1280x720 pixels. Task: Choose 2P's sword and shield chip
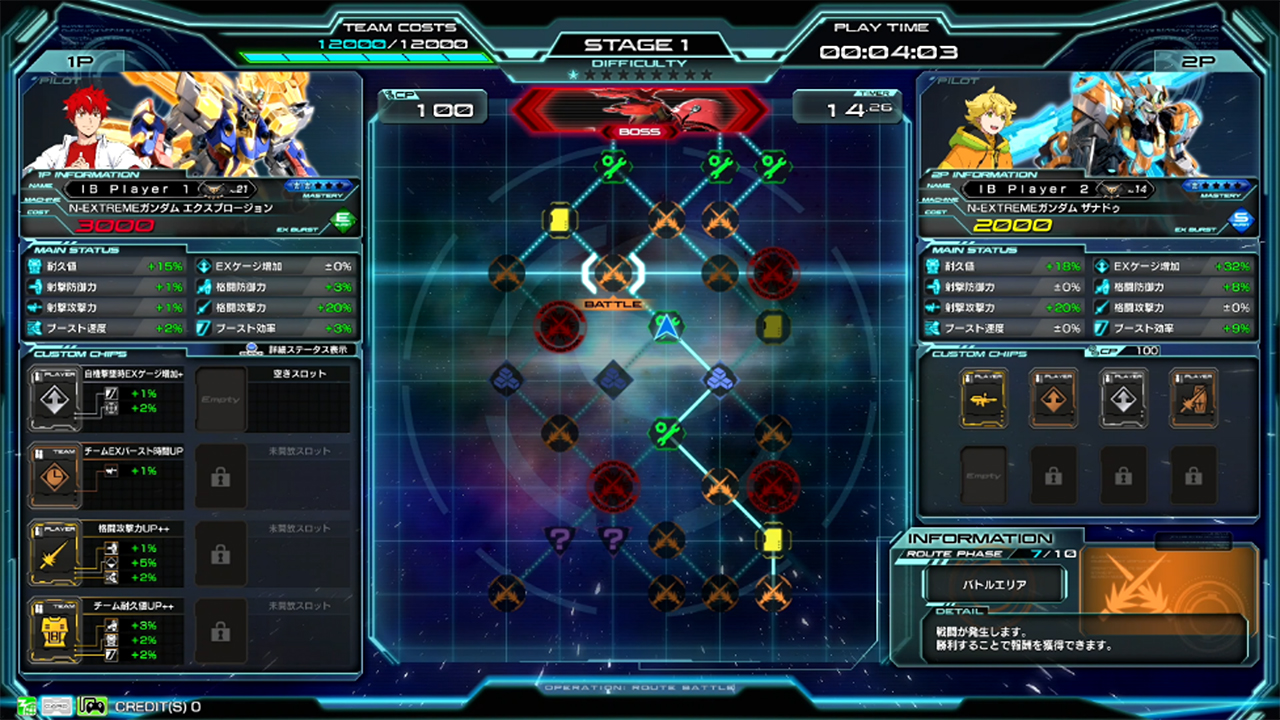pos(1194,398)
